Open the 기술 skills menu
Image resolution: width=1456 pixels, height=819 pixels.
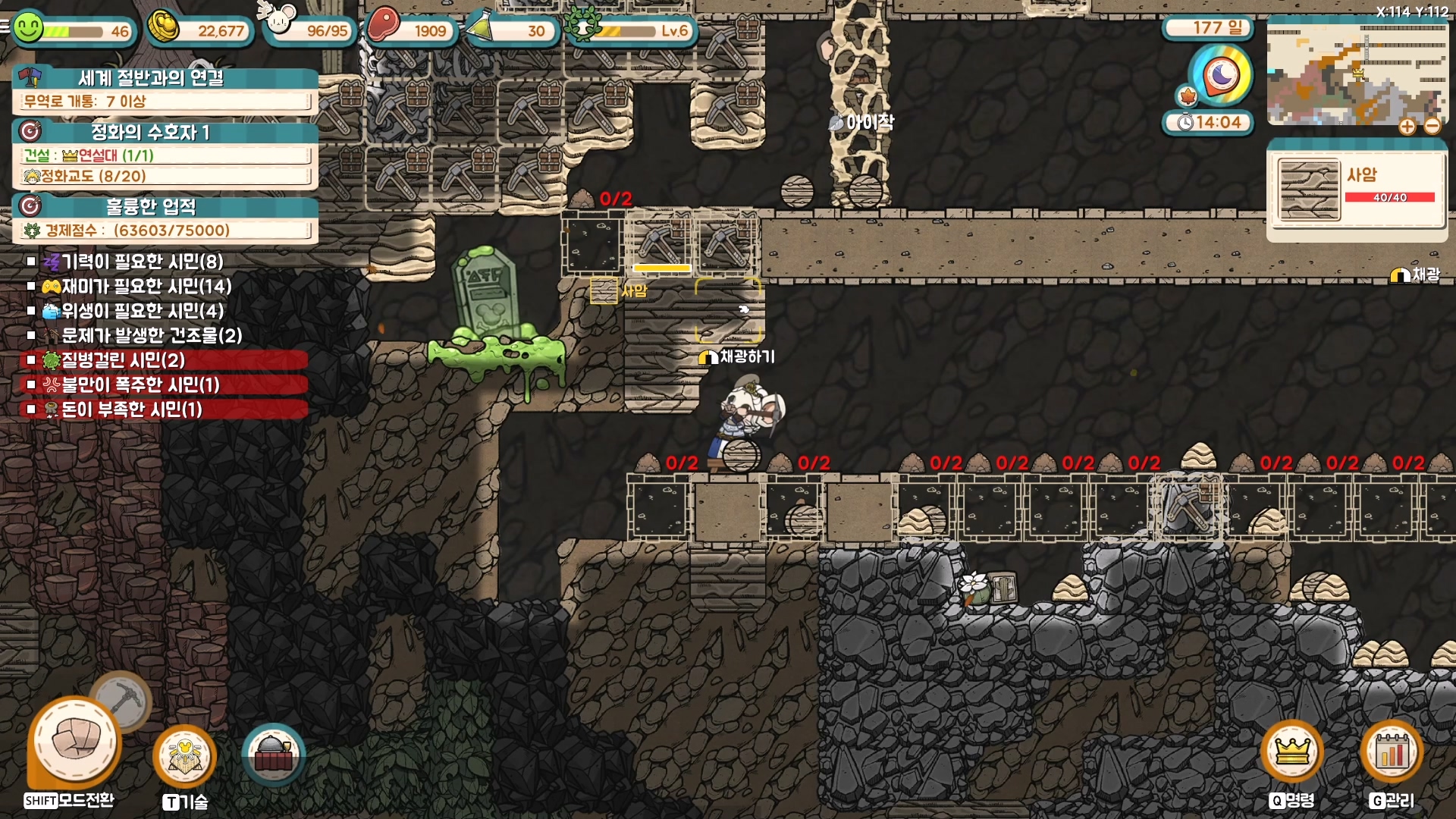pos(184,755)
